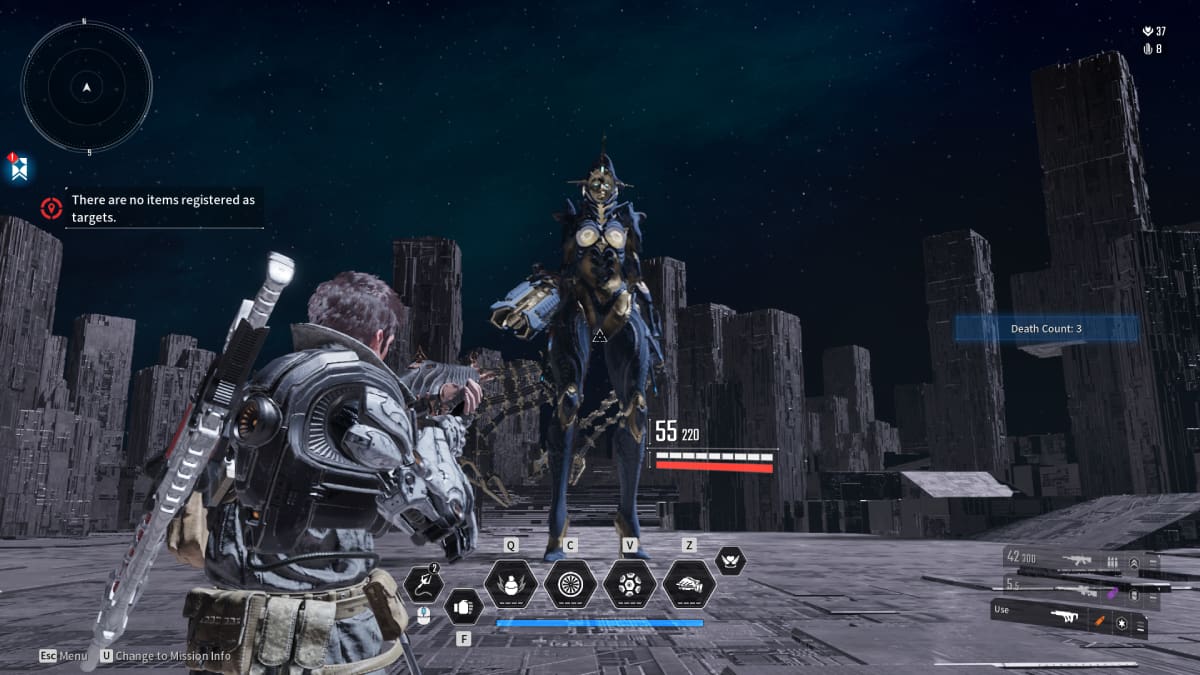Activate the hexagonal ball skill icon

(629, 583)
